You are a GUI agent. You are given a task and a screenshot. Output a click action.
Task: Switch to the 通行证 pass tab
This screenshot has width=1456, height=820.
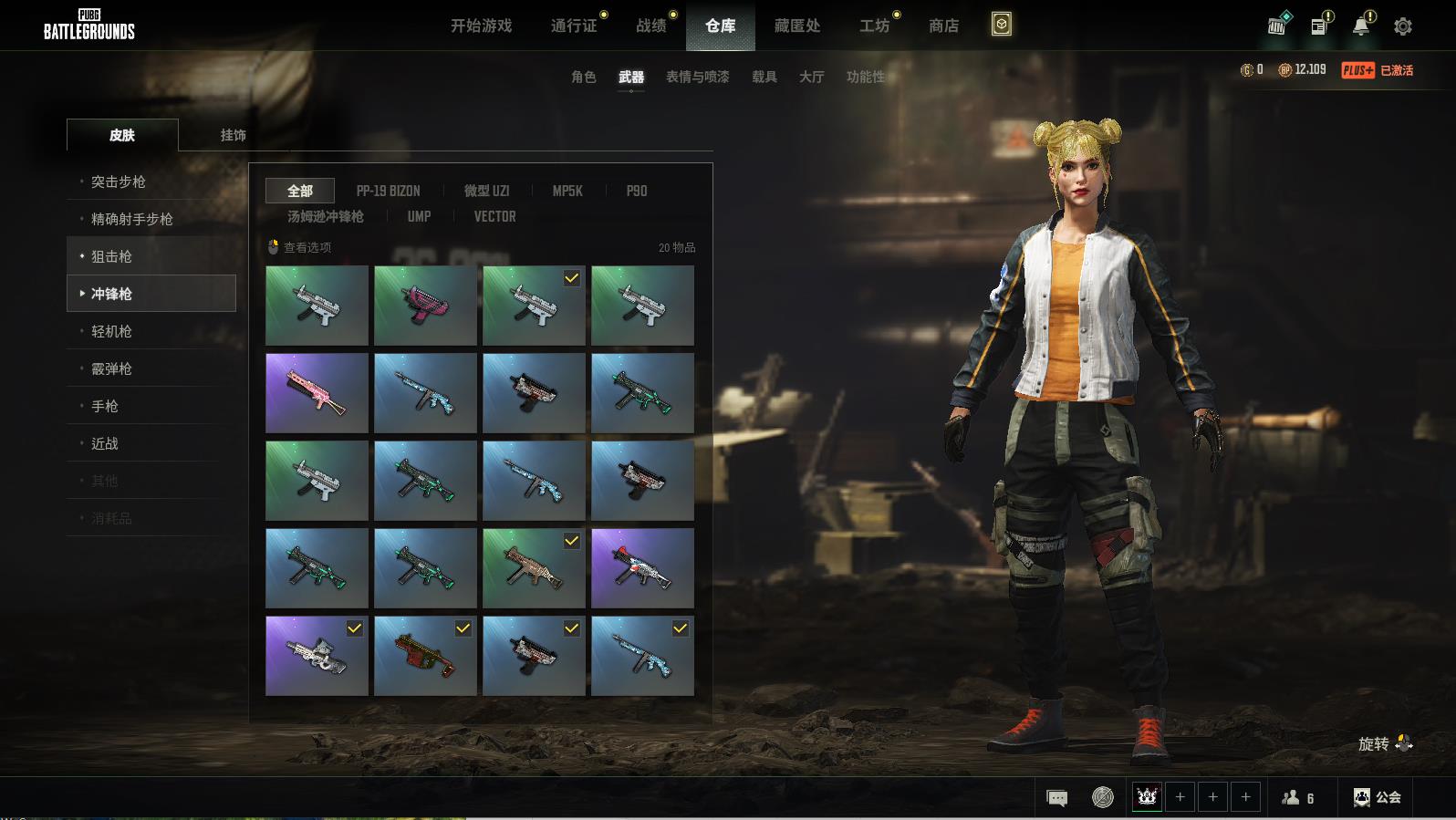pyautogui.click(x=574, y=26)
